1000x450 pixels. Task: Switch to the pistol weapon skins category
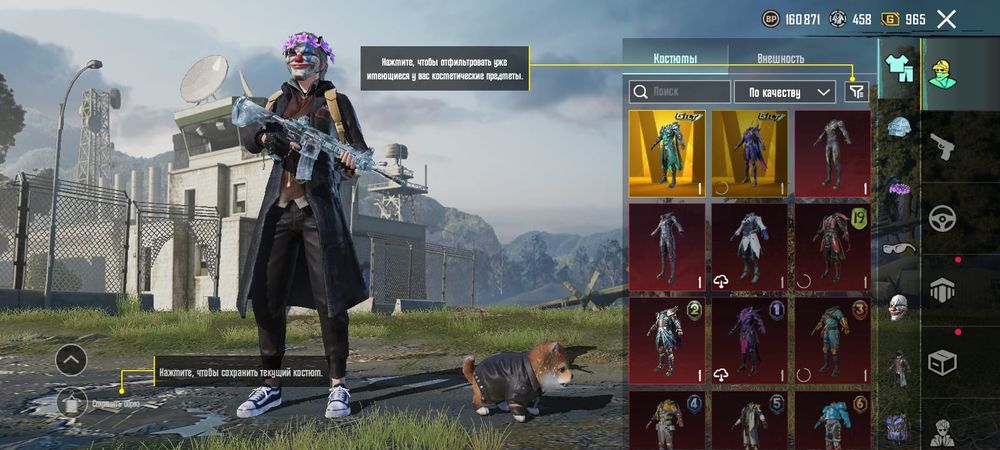pos(941,147)
